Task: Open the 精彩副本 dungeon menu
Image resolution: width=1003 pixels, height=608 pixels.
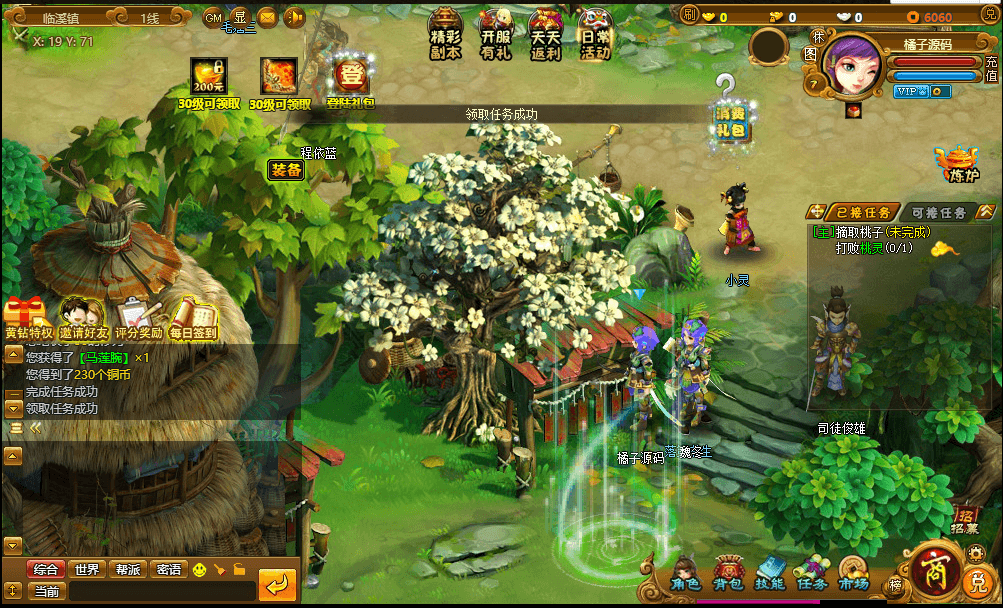Action: pyautogui.click(x=446, y=34)
